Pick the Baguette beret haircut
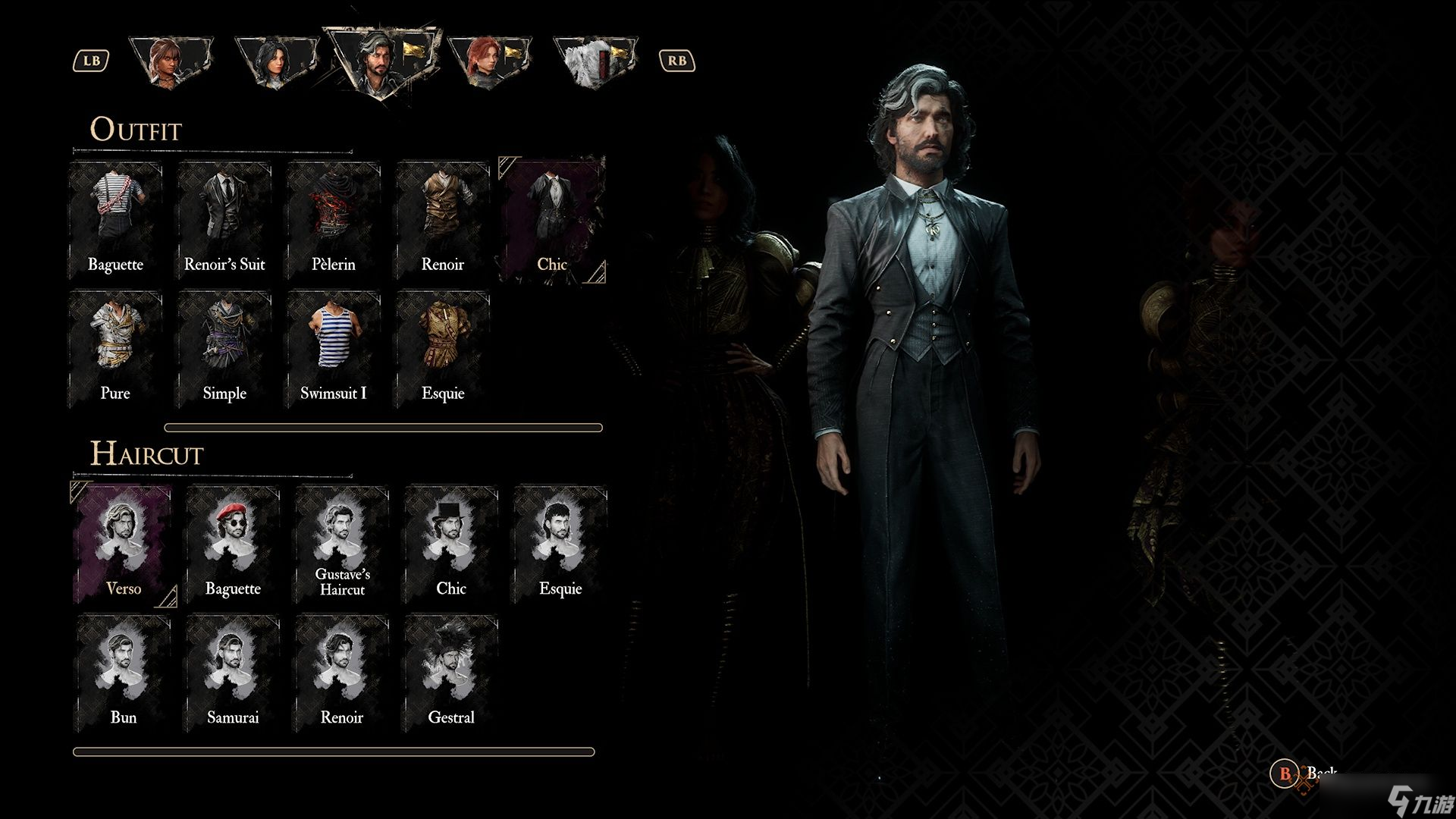The image size is (1456, 819). 233,543
